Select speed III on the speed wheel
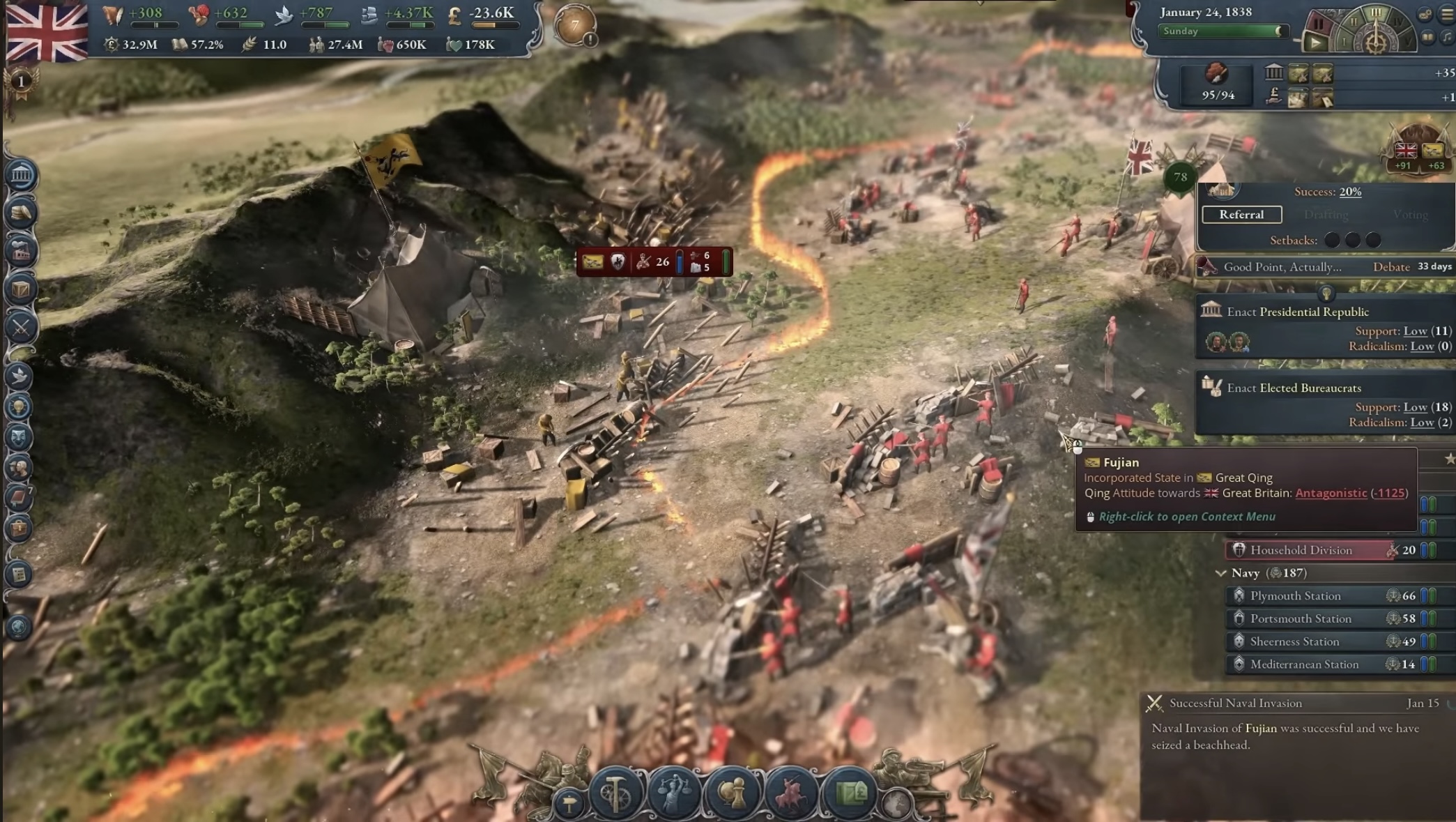The height and width of the screenshot is (822, 1456). coord(1376,13)
